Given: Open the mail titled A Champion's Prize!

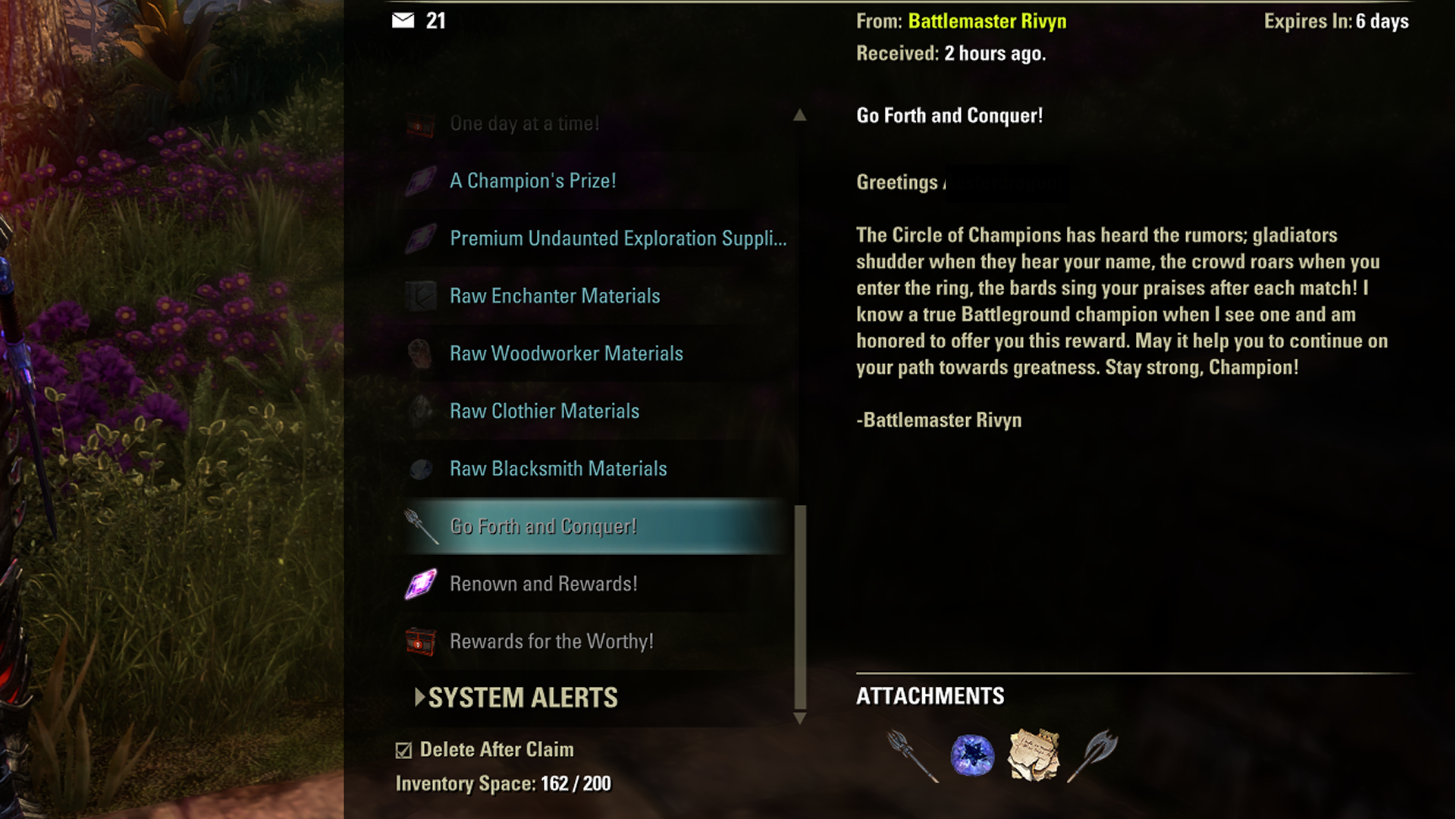Looking at the screenshot, I should click(x=532, y=180).
